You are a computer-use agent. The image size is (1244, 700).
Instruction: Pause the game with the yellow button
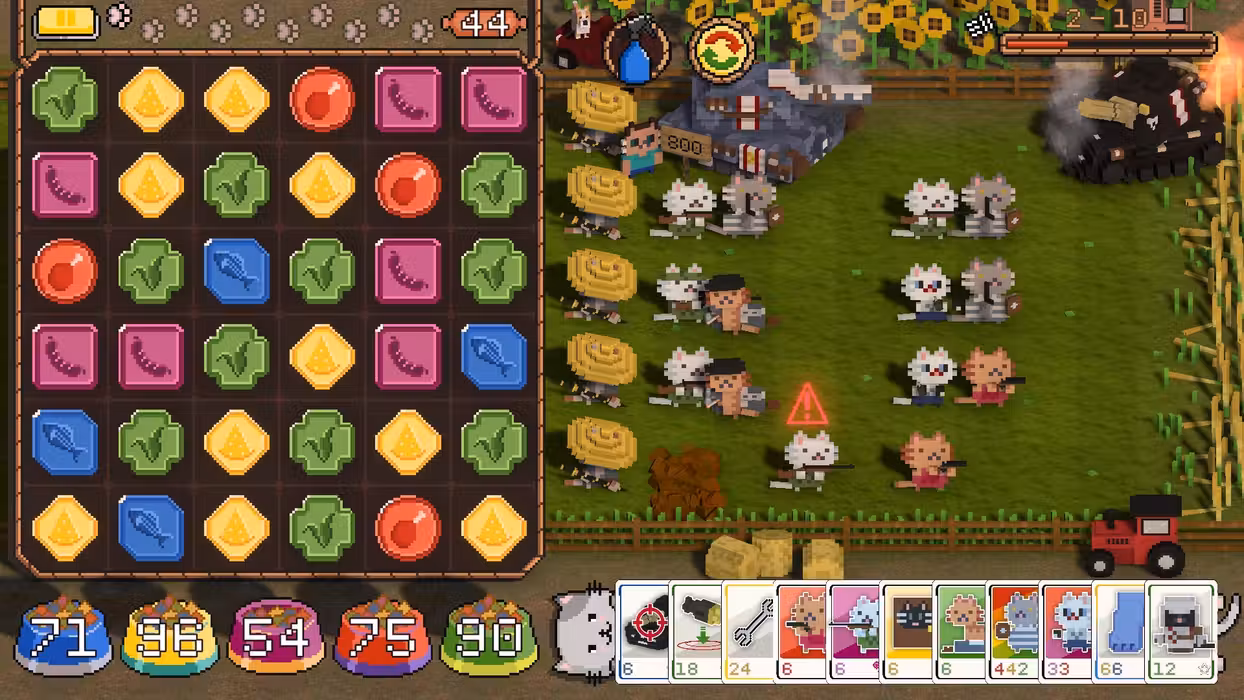click(66, 22)
